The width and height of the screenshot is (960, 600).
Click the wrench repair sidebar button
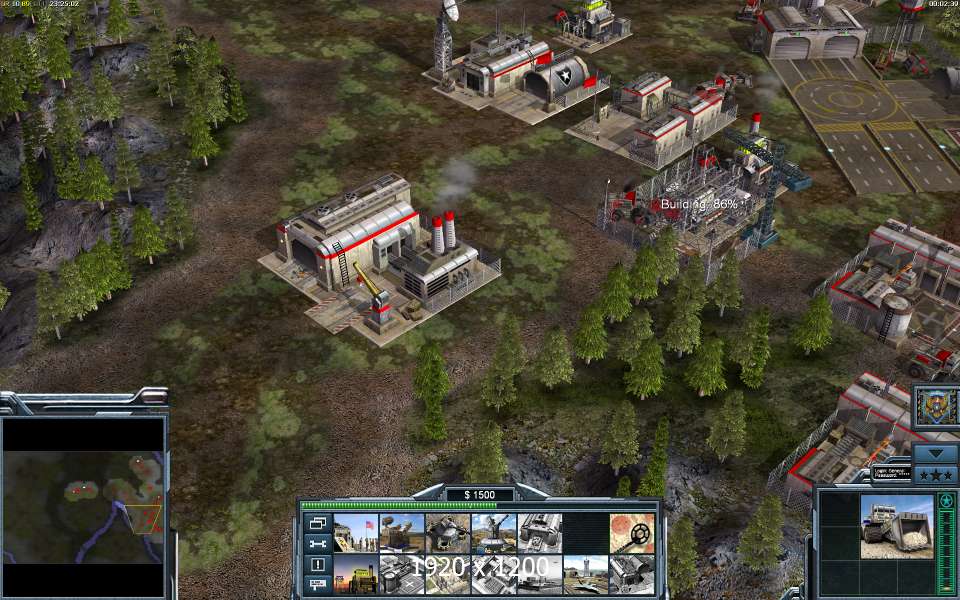point(318,543)
